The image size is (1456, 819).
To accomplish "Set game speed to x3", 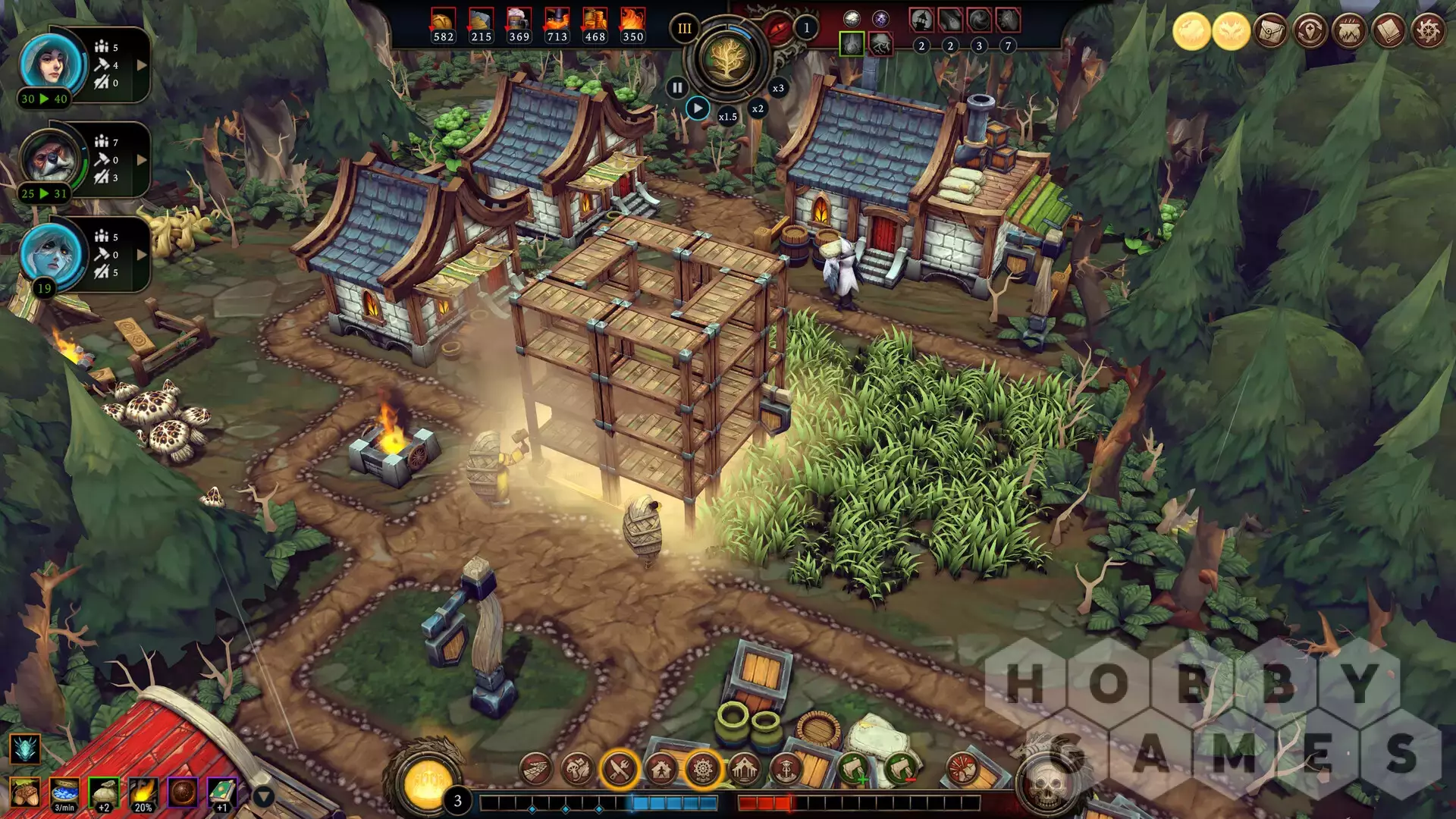I will point(778,89).
